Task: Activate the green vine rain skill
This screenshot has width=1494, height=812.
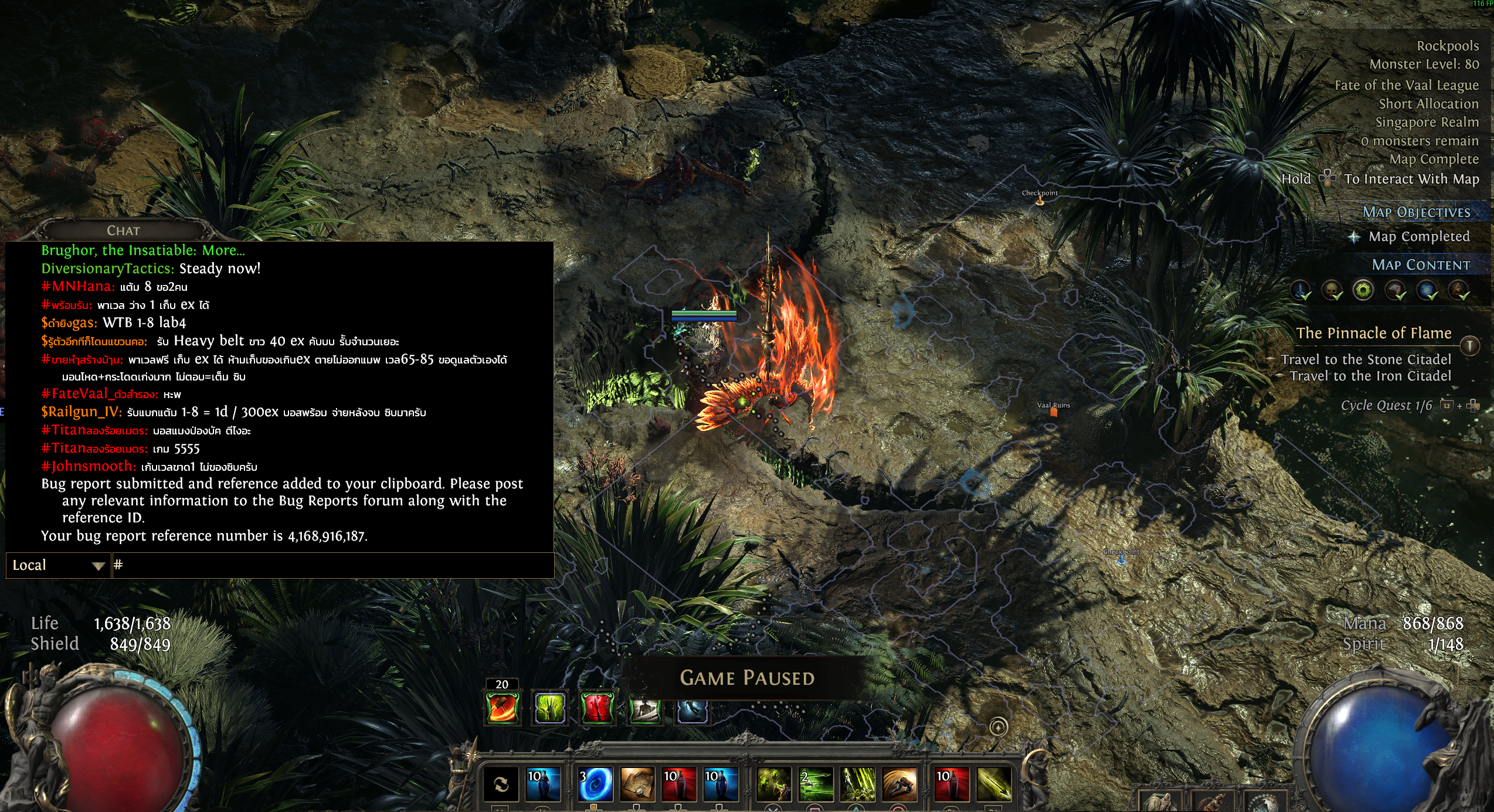Action: click(x=857, y=784)
